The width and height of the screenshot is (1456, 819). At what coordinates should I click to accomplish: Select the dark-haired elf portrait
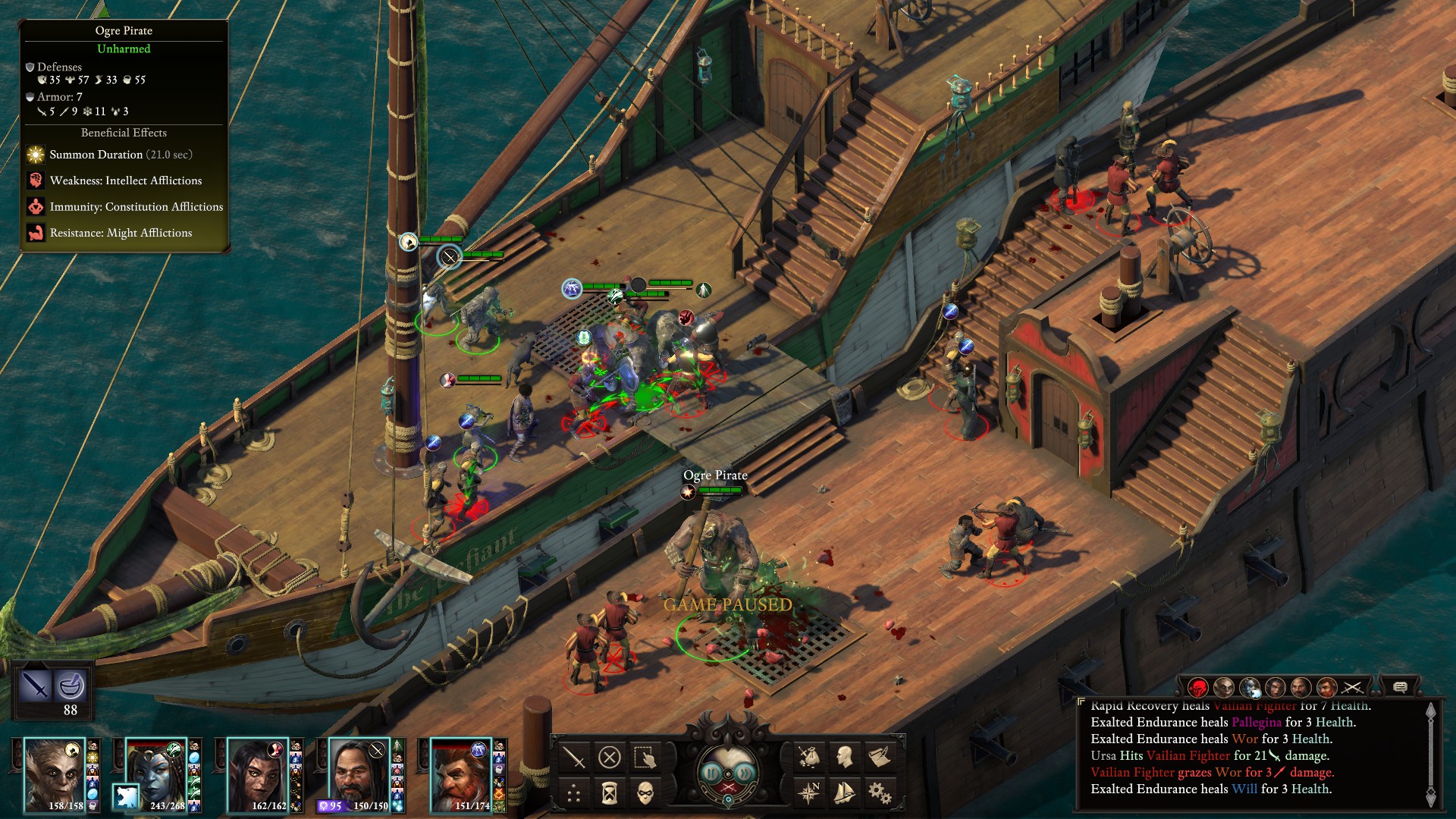point(257,773)
